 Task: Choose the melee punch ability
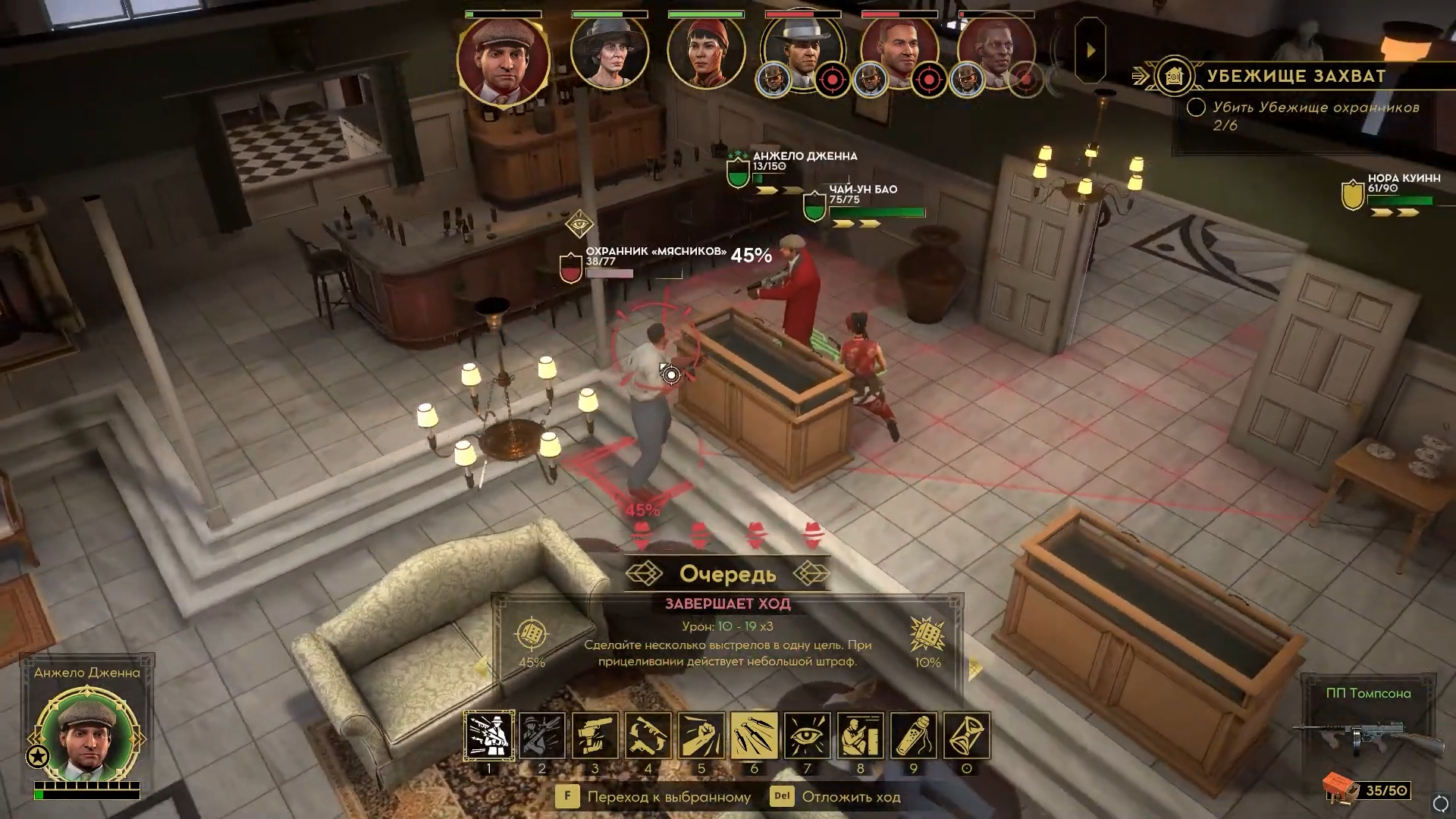[x=701, y=735]
